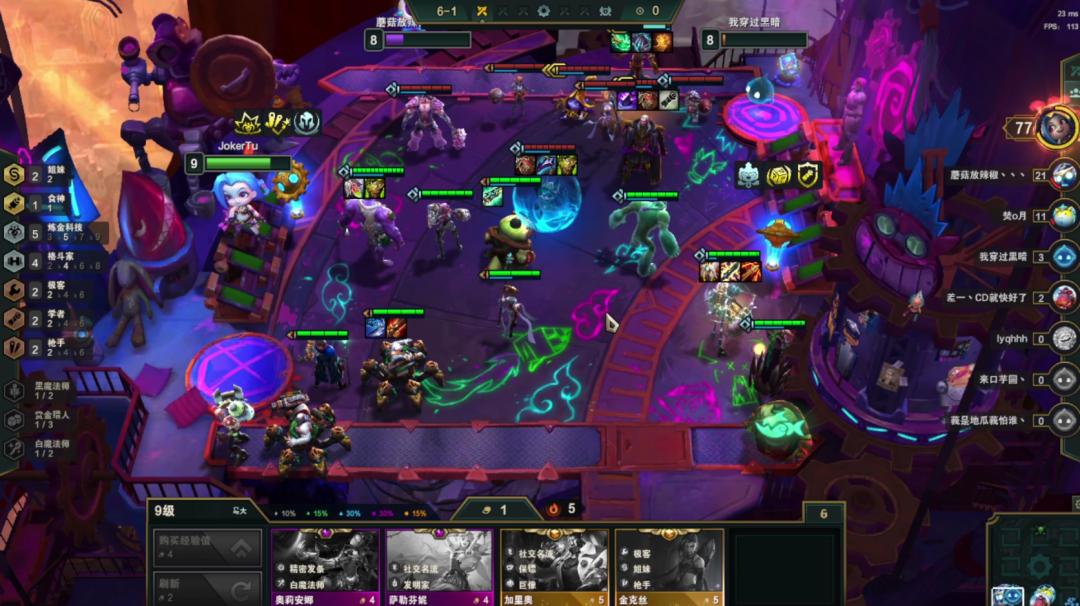Viewport: 1080px width, 606px height.
Task: View the board of player 焚o月
Action: tap(1064, 215)
